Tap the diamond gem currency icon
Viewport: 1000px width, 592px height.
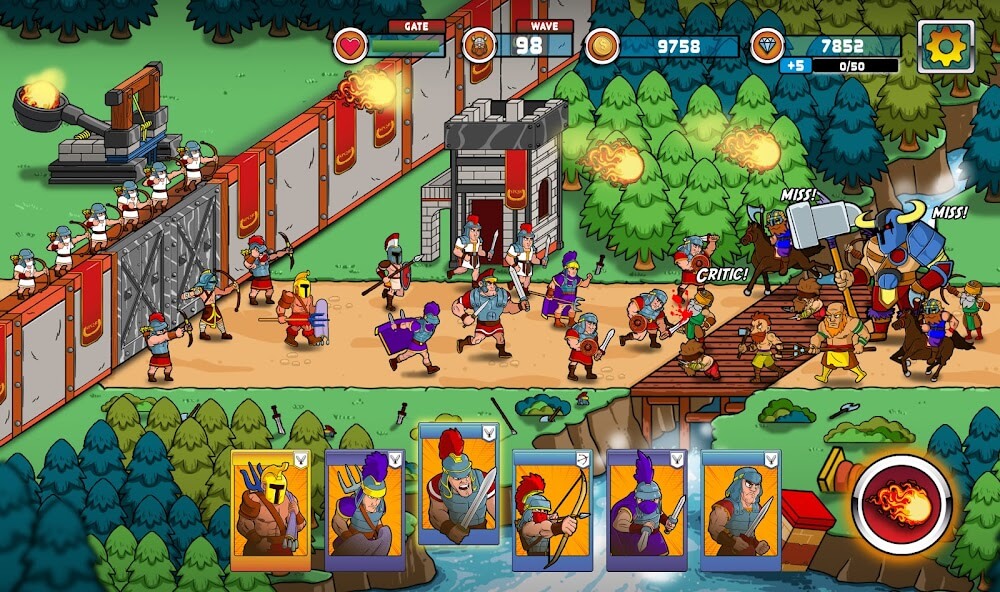tap(766, 46)
